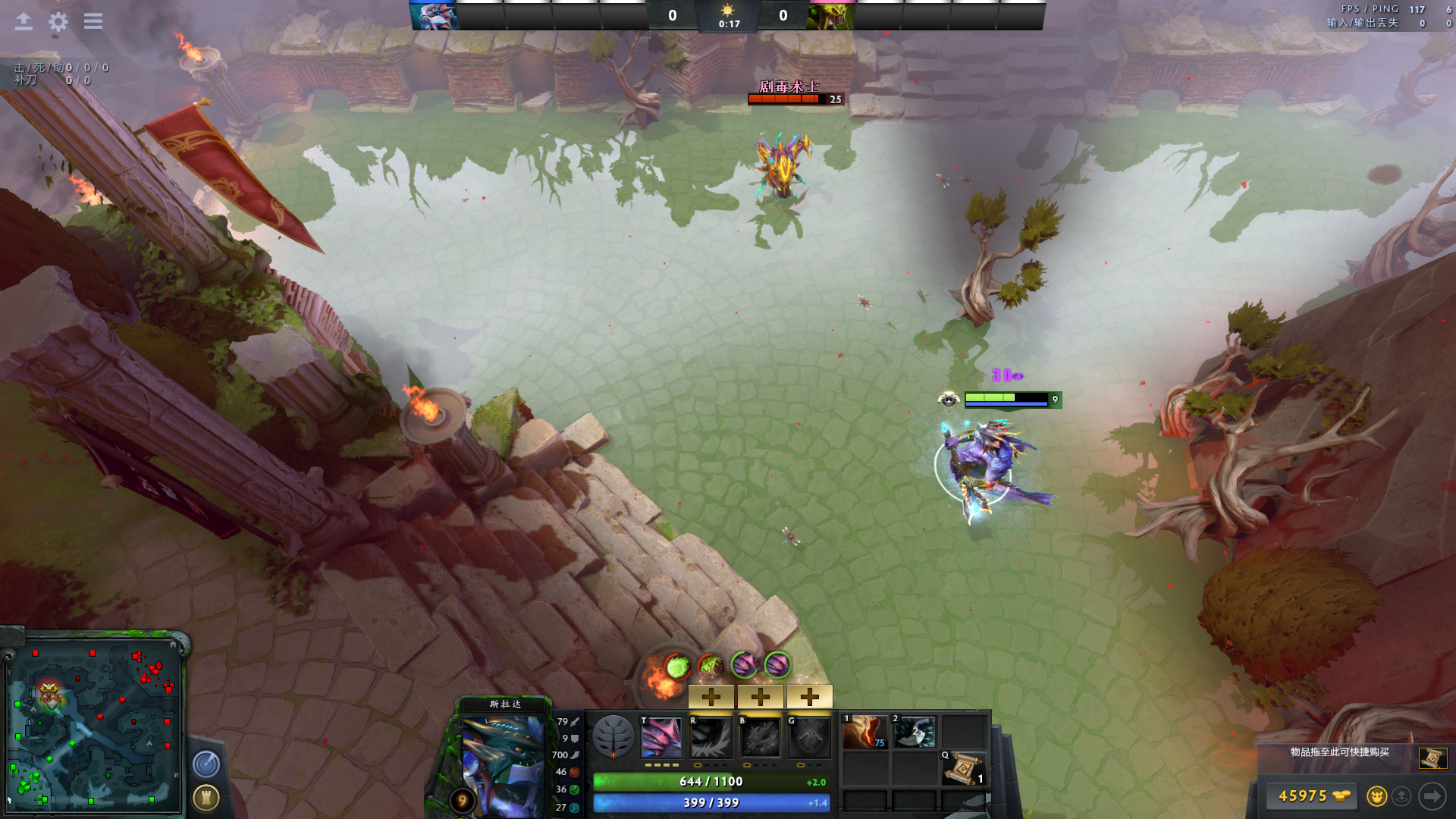Level up the G ability
1456x819 pixels.
pyautogui.click(x=810, y=696)
